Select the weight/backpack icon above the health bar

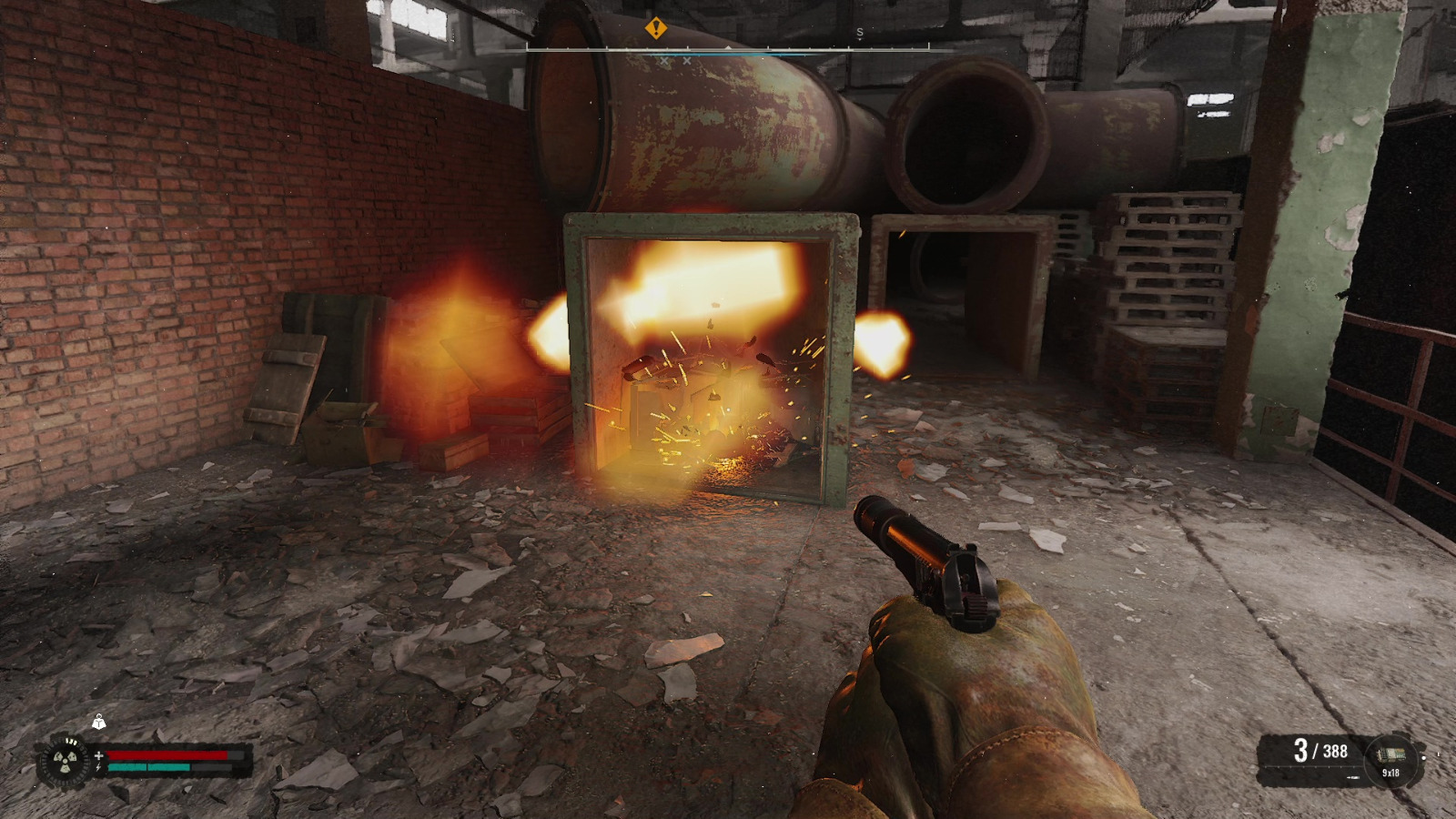(x=99, y=723)
